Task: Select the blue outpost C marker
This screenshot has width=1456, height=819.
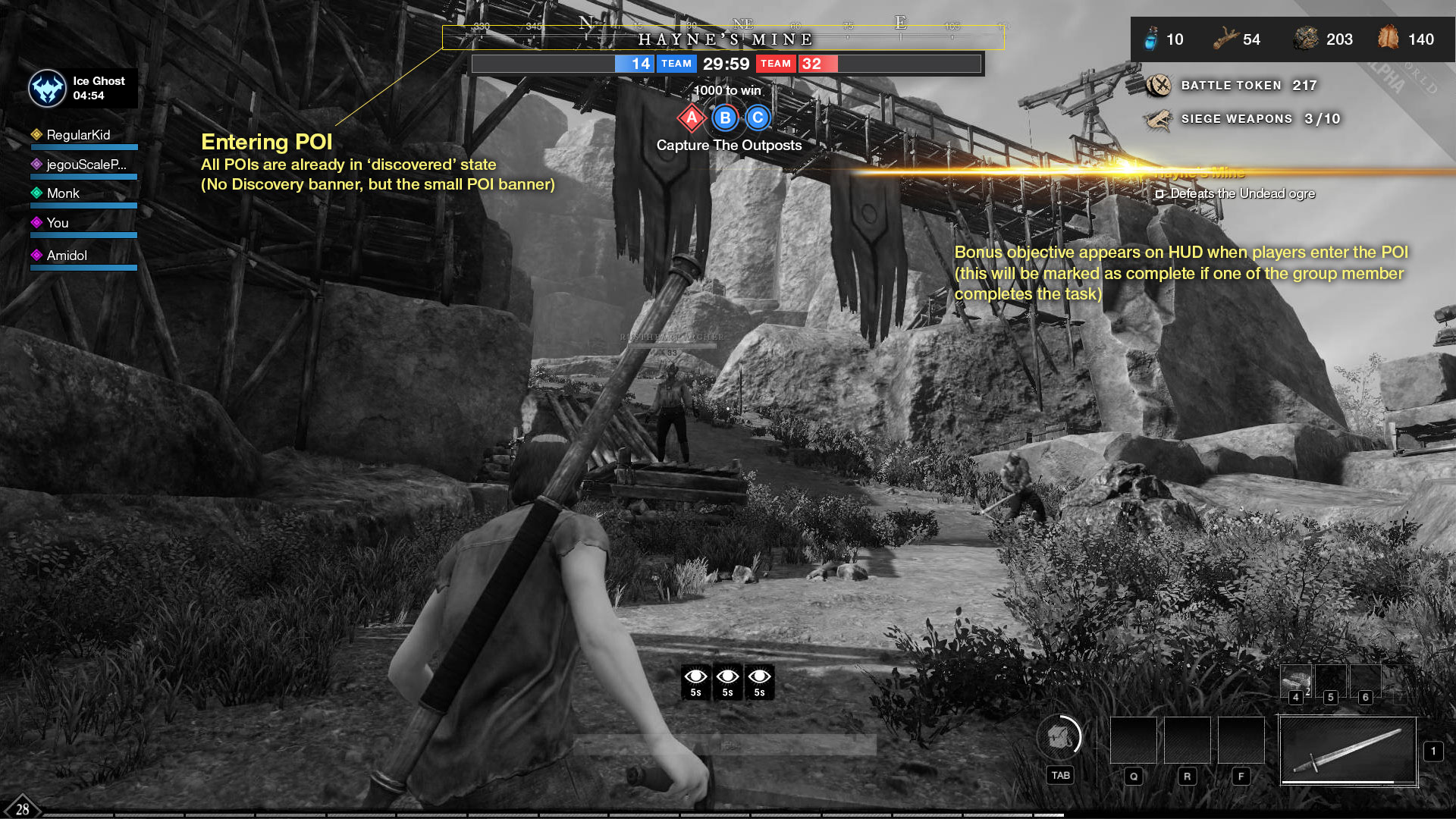Action: pos(758,118)
